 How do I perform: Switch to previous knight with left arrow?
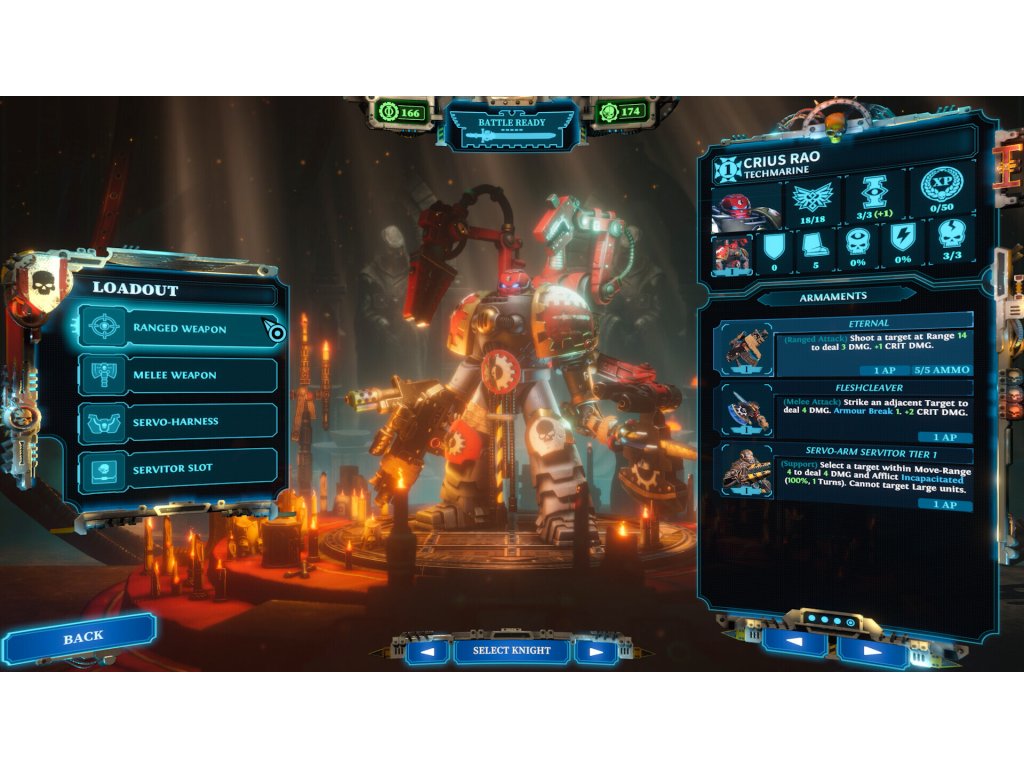(427, 652)
